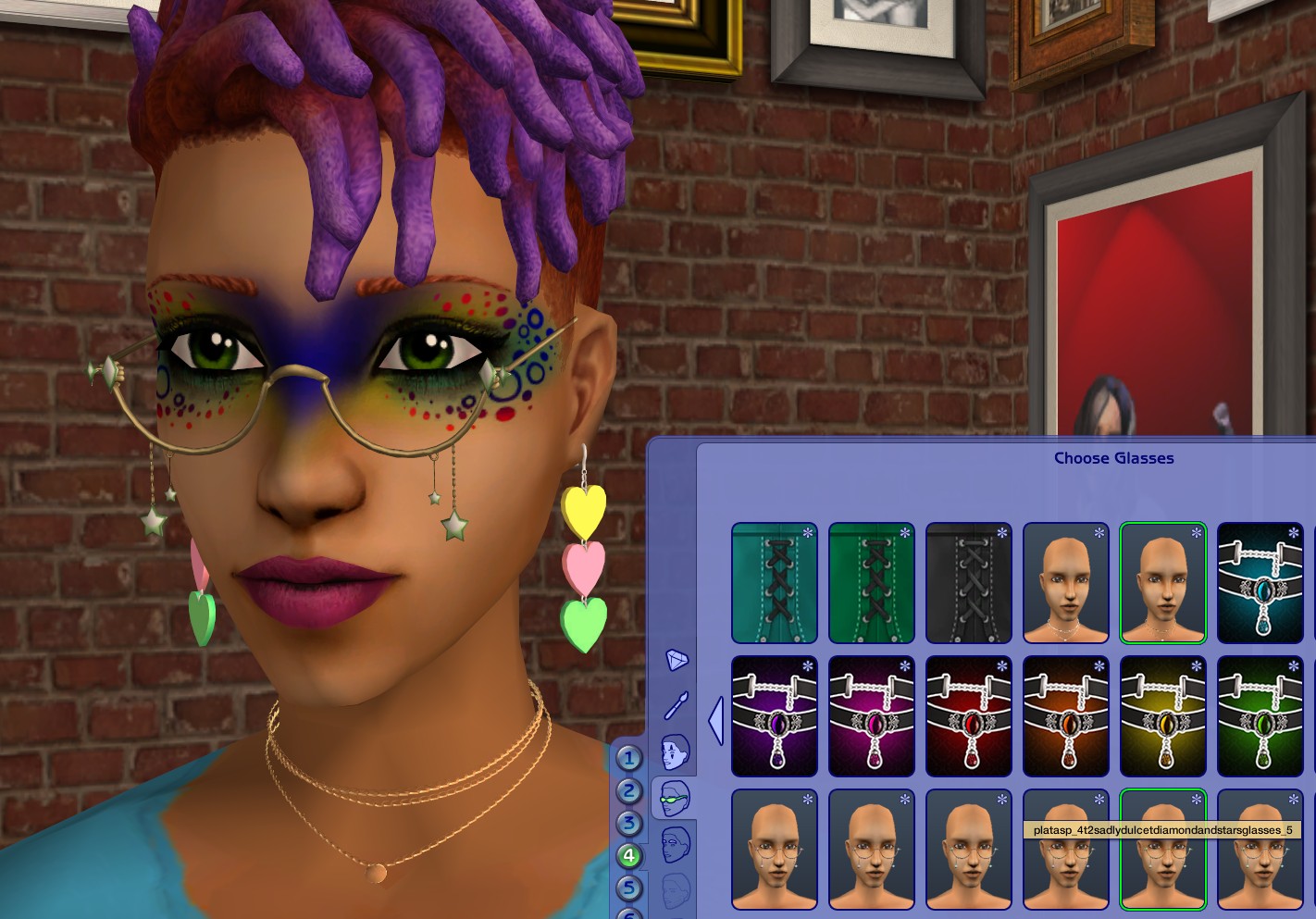This screenshot has width=1316, height=919.
Task: Choose the red gem choker swatch
Action: pos(968,715)
